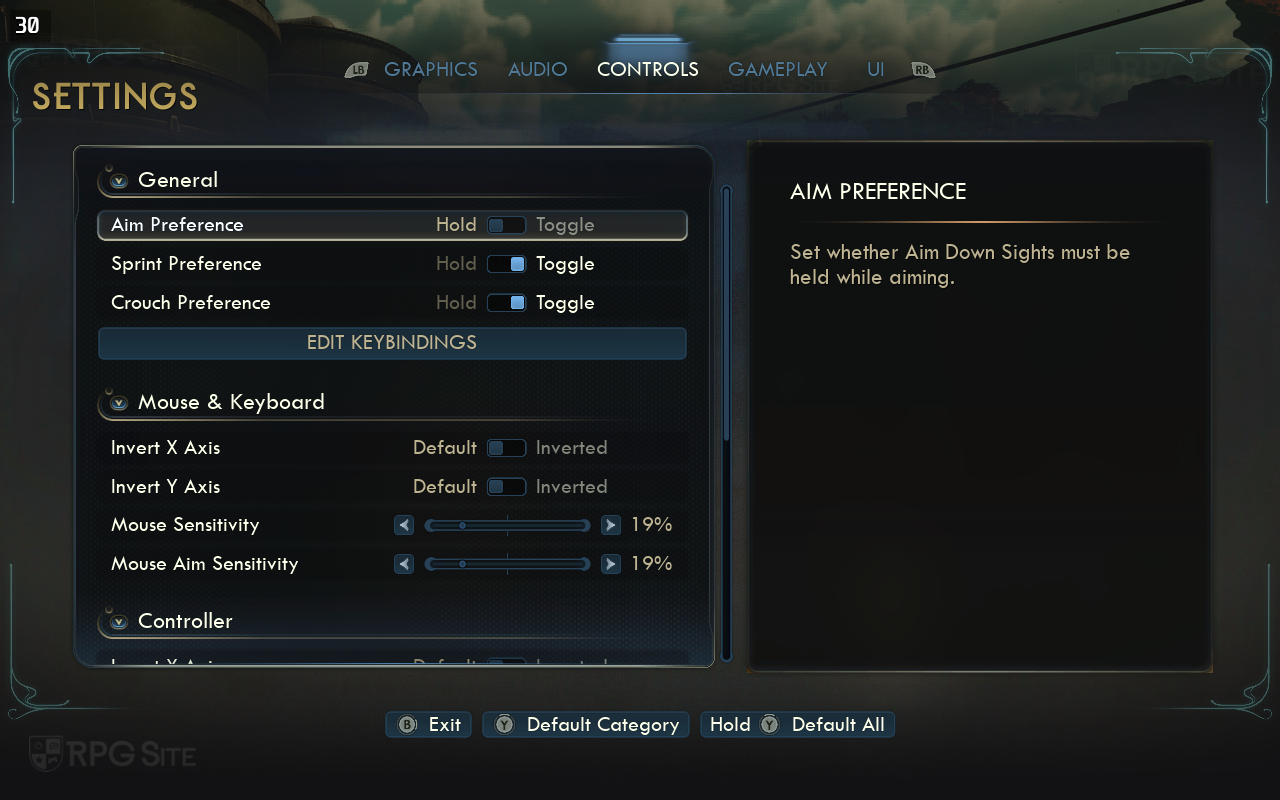Decrease Mouse Sensitivity with left arrow
Screen dimensions: 1280x800
pos(404,525)
